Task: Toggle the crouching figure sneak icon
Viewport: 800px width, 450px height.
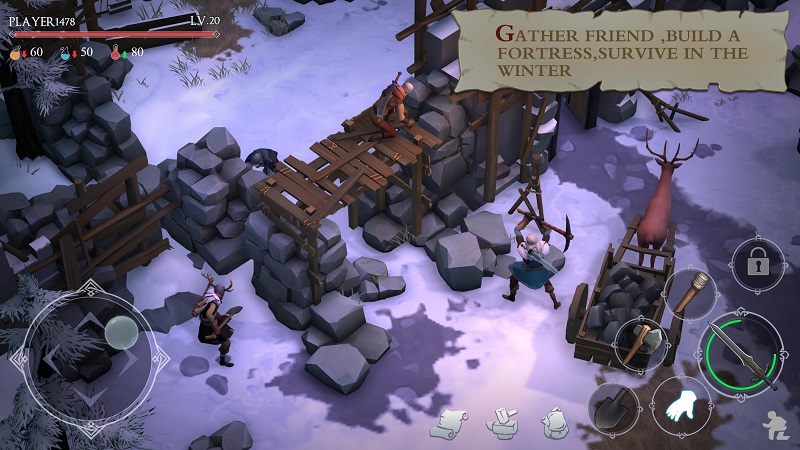Action: (x=774, y=426)
